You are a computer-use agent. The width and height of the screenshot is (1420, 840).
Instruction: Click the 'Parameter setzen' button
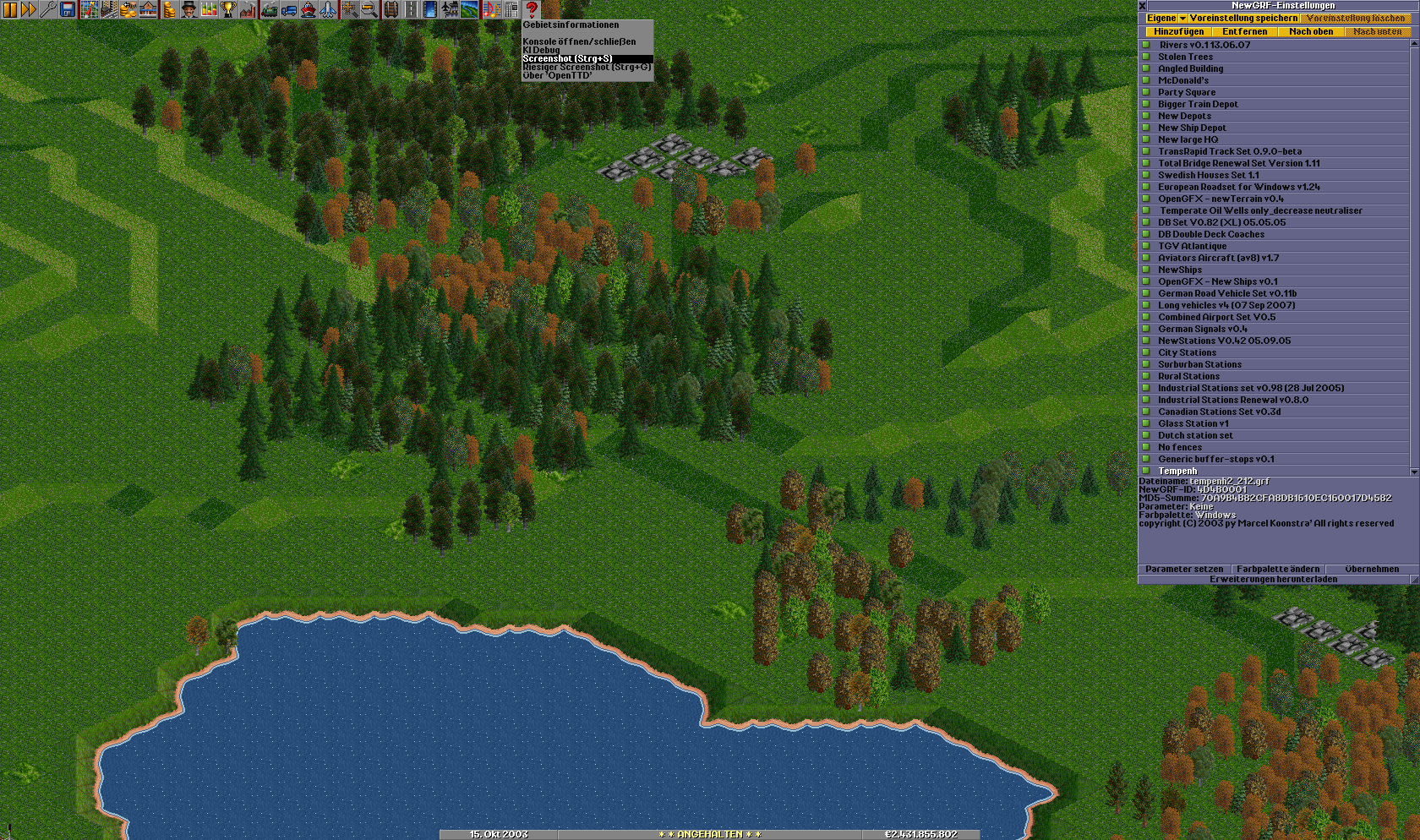click(x=1184, y=569)
